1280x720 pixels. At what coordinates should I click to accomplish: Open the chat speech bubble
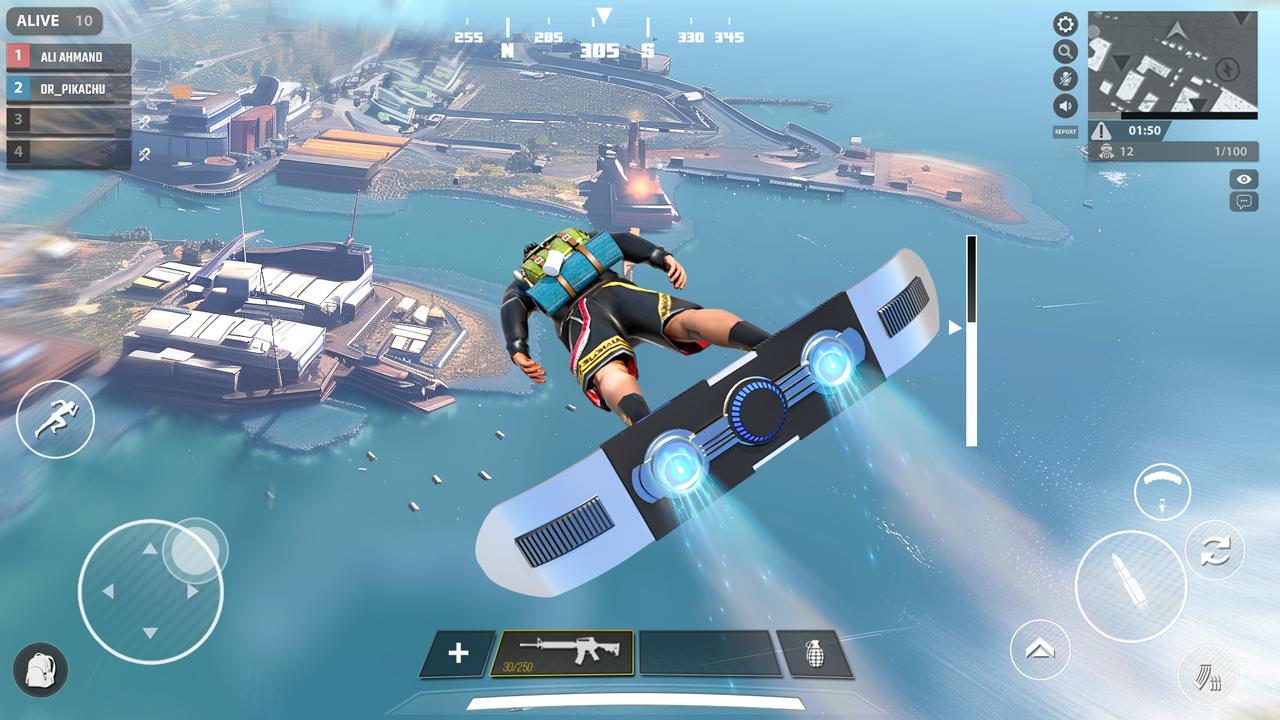(1244, 201)
